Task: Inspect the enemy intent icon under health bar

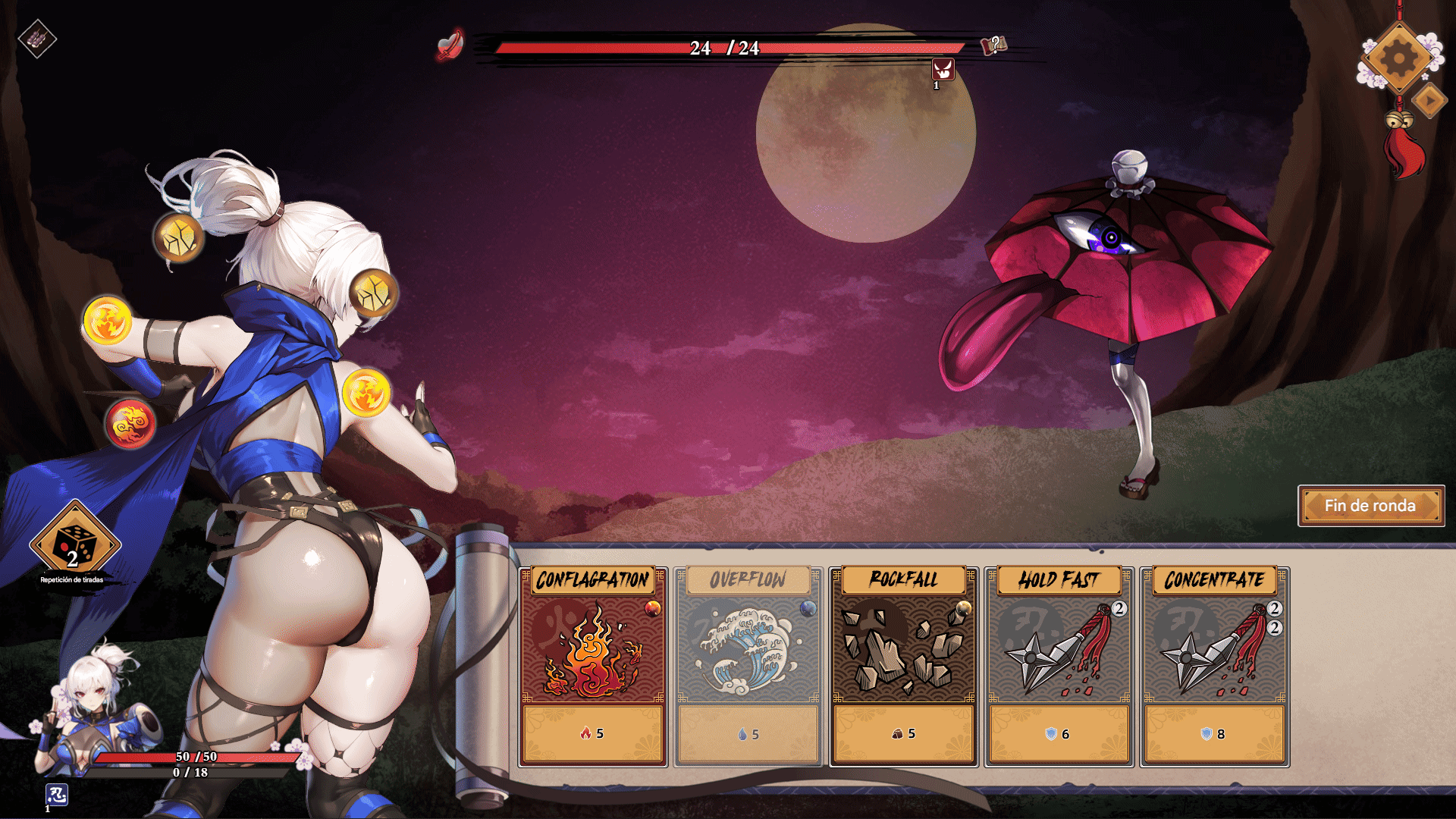Action: [943, 71]
